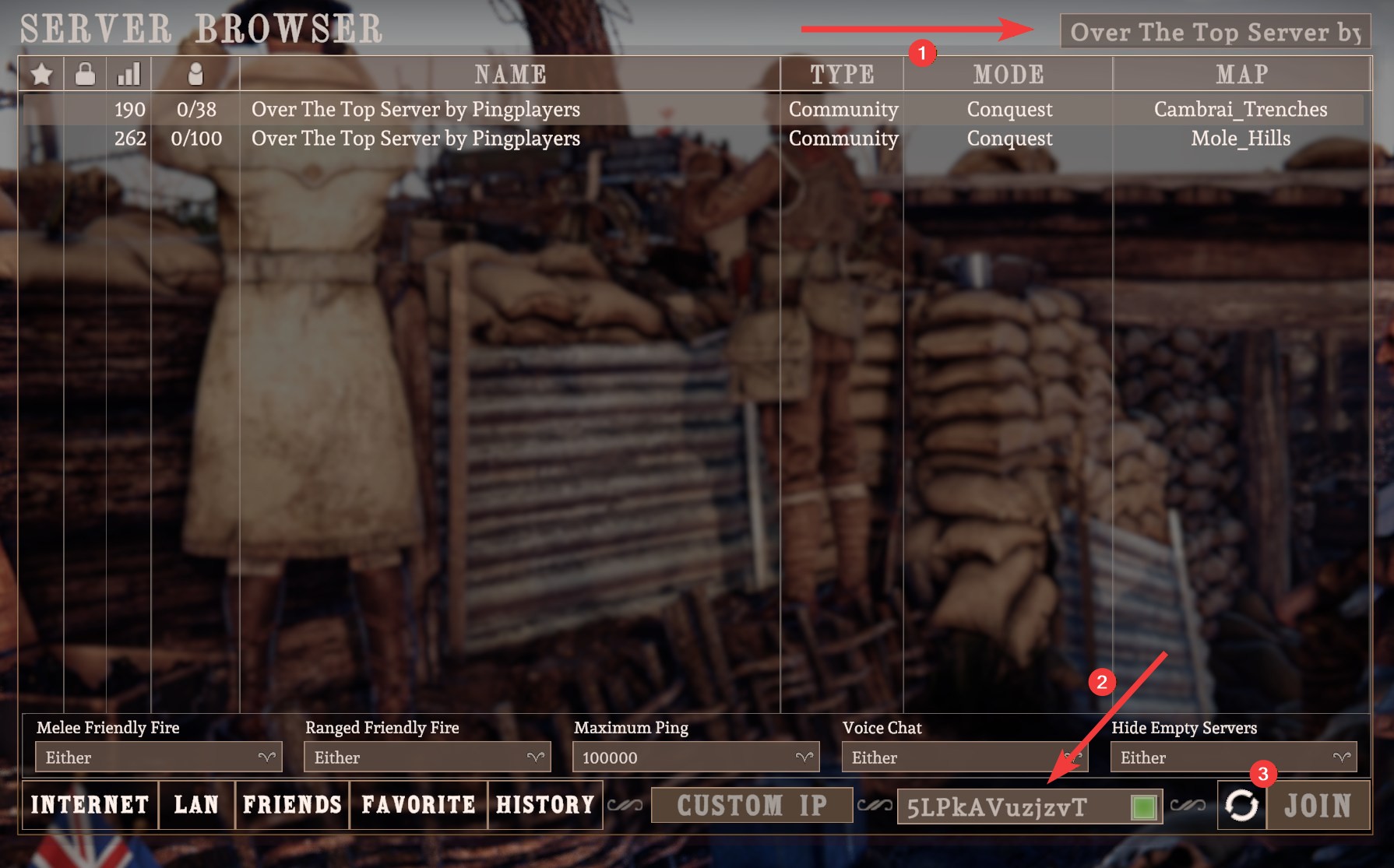Sort the list by MAP header

[x=1241, y=75]
